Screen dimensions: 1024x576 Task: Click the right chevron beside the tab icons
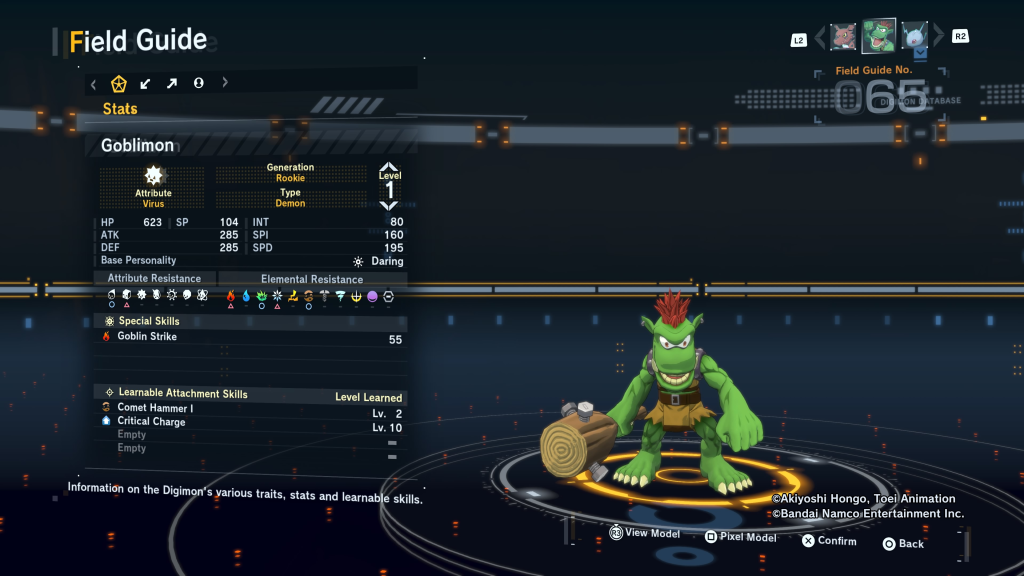pos(225,83)
